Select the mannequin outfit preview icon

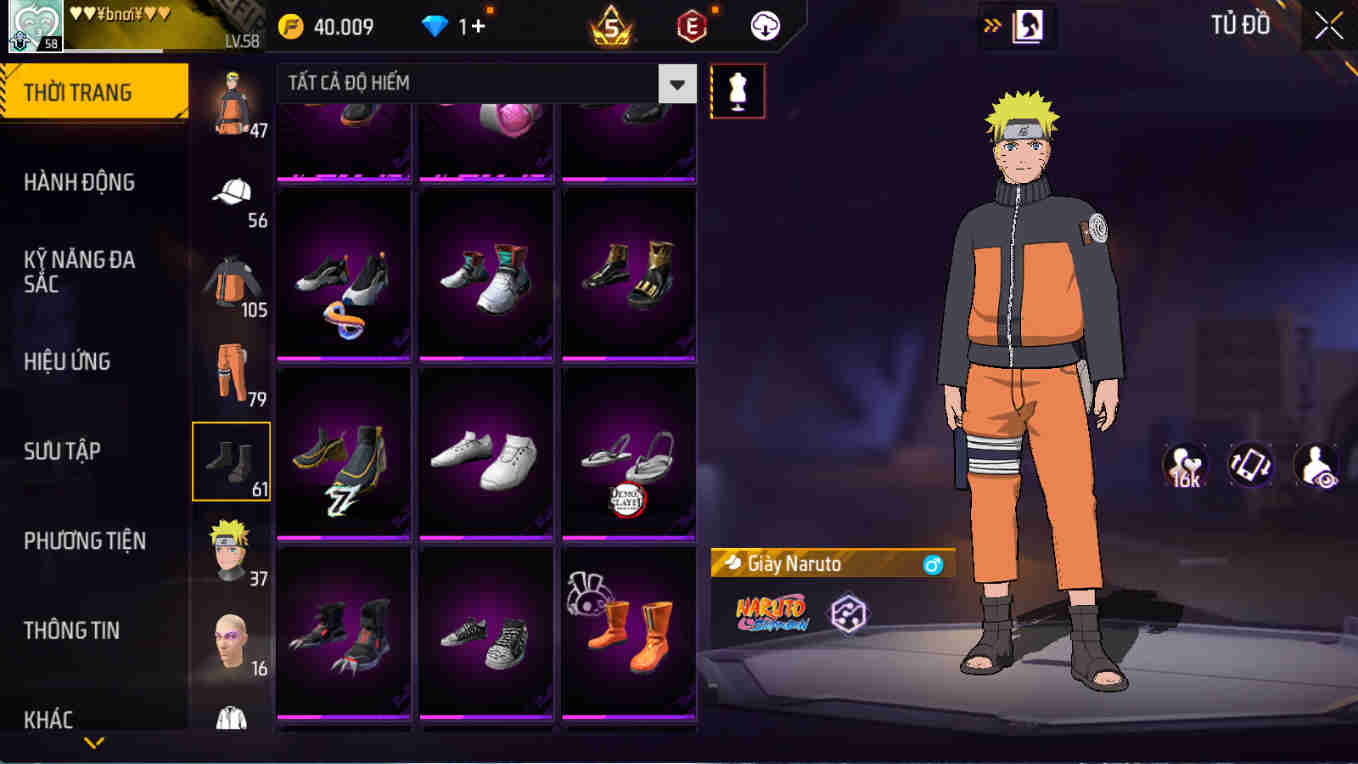click(737, 90)
